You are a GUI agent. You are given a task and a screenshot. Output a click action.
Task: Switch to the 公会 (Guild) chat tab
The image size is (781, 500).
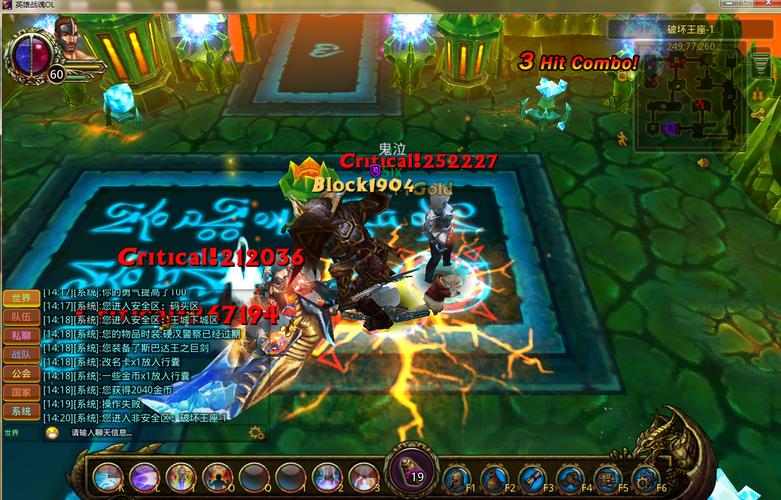pyautogui.click(x=20, y=373)
